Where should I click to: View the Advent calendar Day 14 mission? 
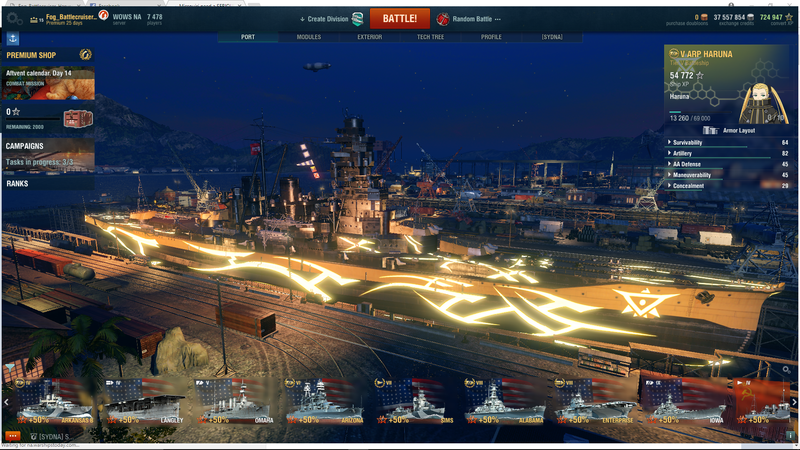pos(48,82)
